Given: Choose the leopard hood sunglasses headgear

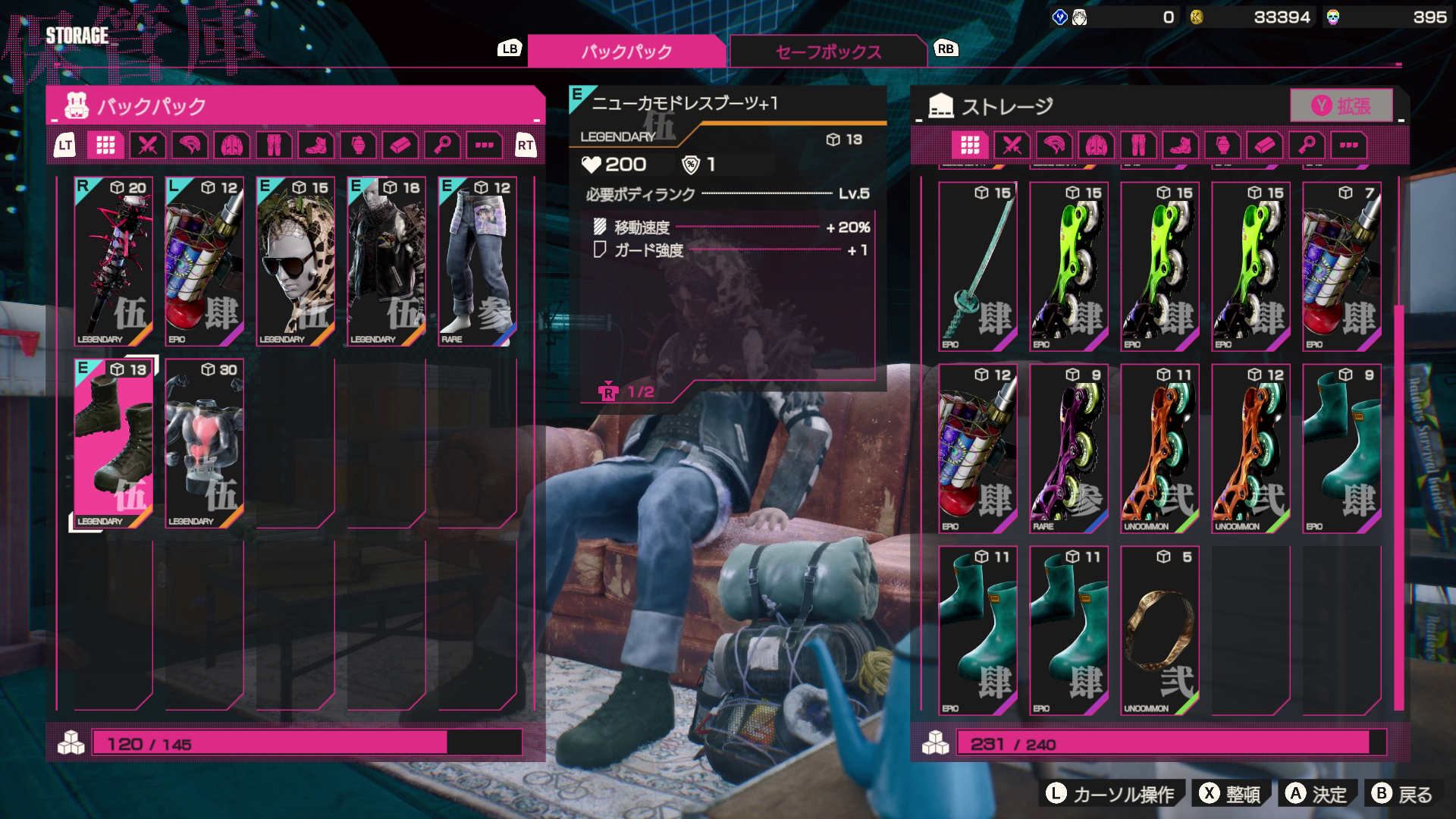Looking at the screenshot, I should click(296, 262).
